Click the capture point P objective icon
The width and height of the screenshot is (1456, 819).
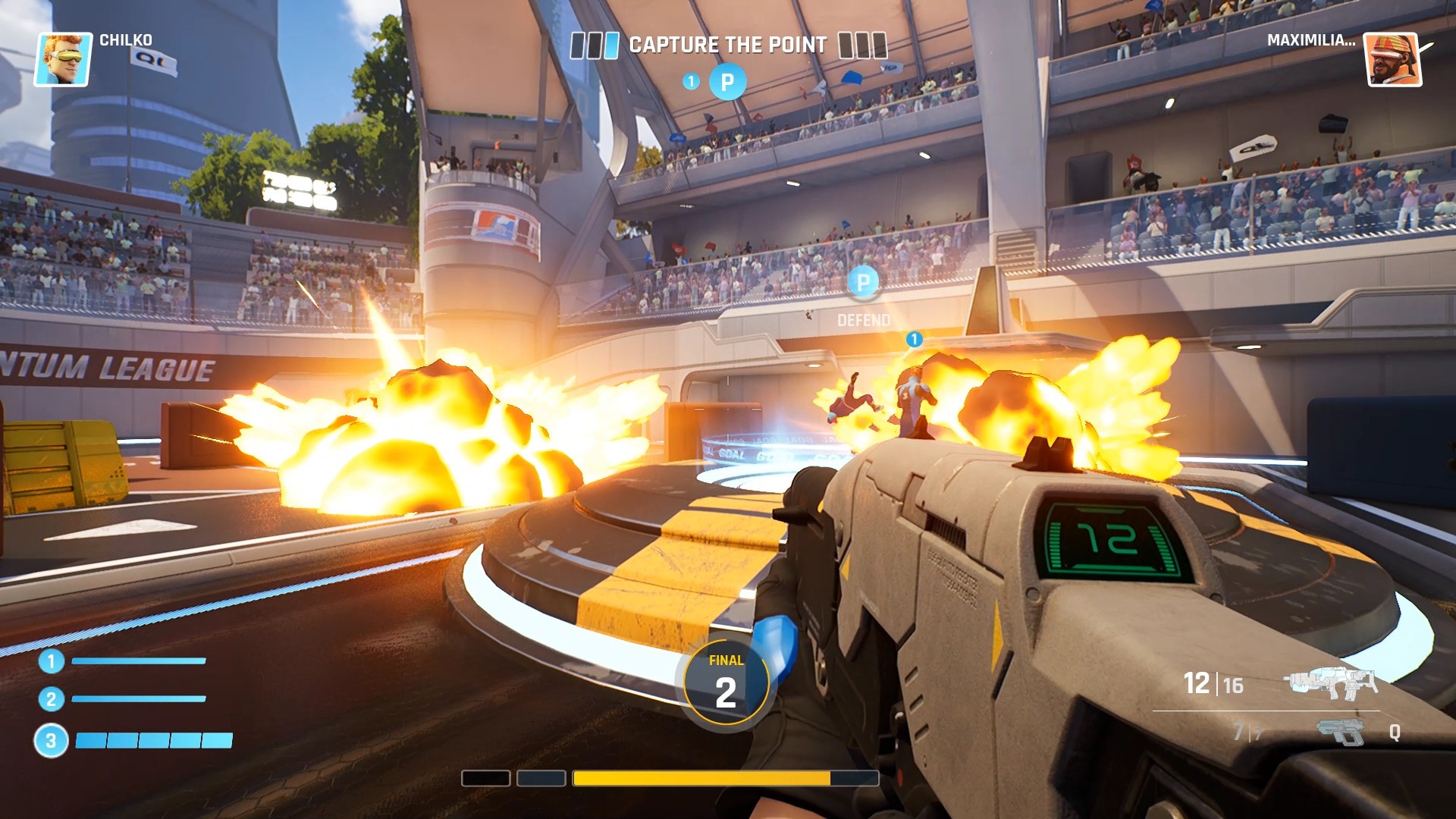coord(727,82)
